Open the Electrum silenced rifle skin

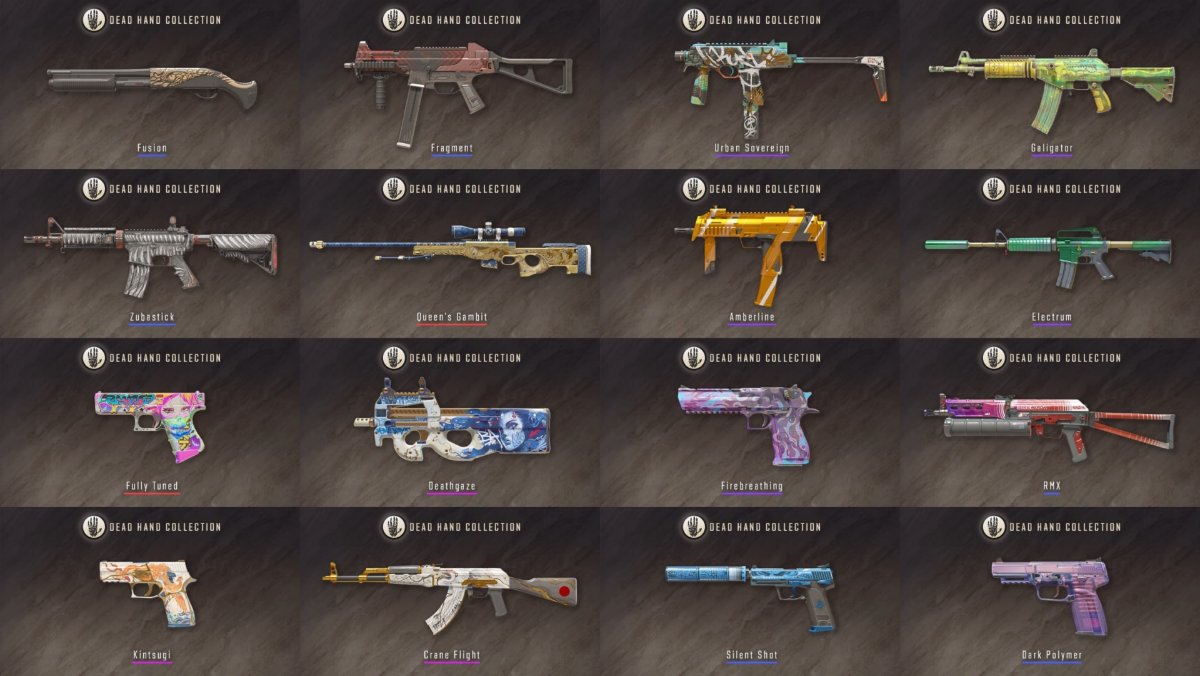[1050, 250]
